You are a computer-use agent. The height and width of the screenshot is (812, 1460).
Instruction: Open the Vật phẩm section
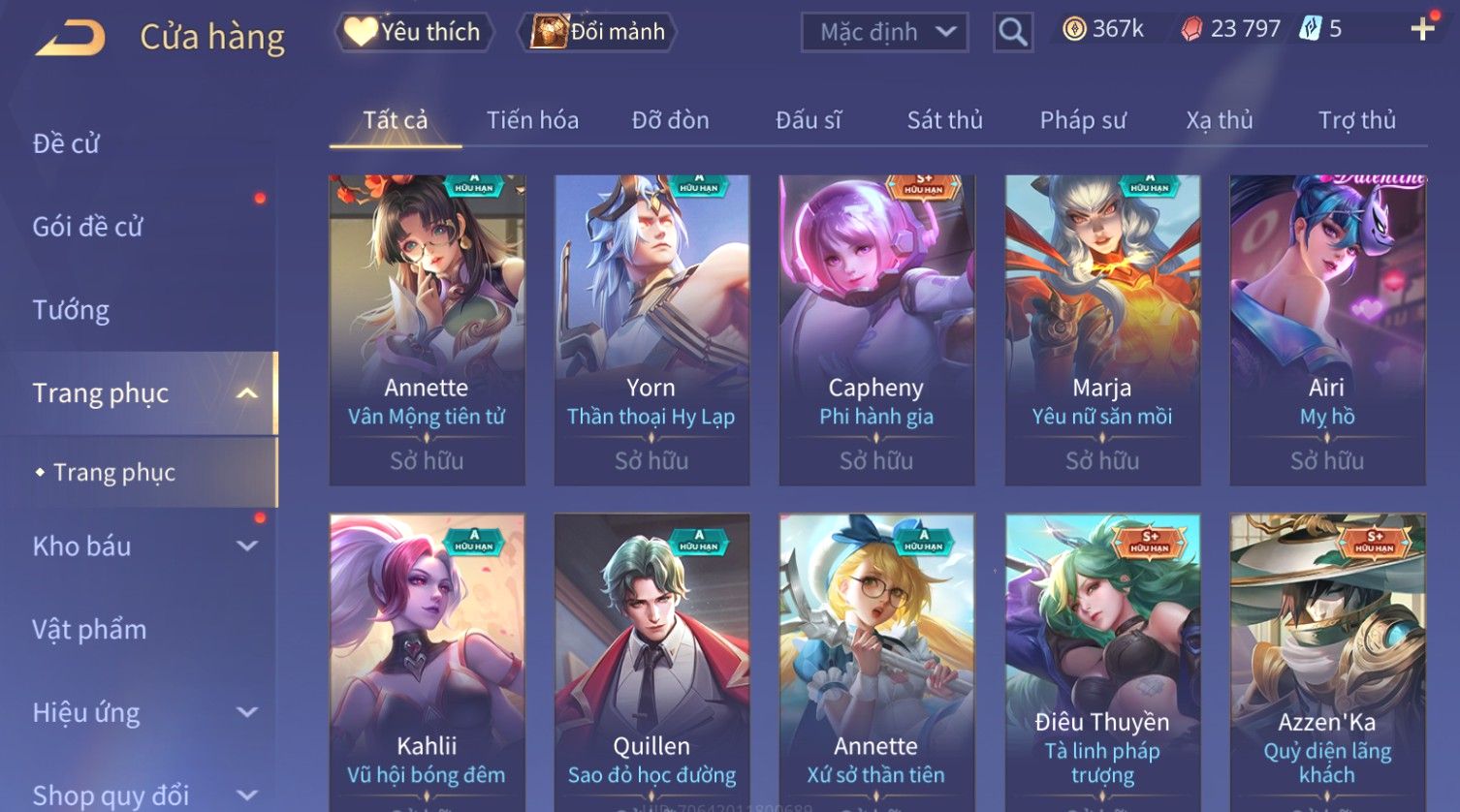[89, 630]
